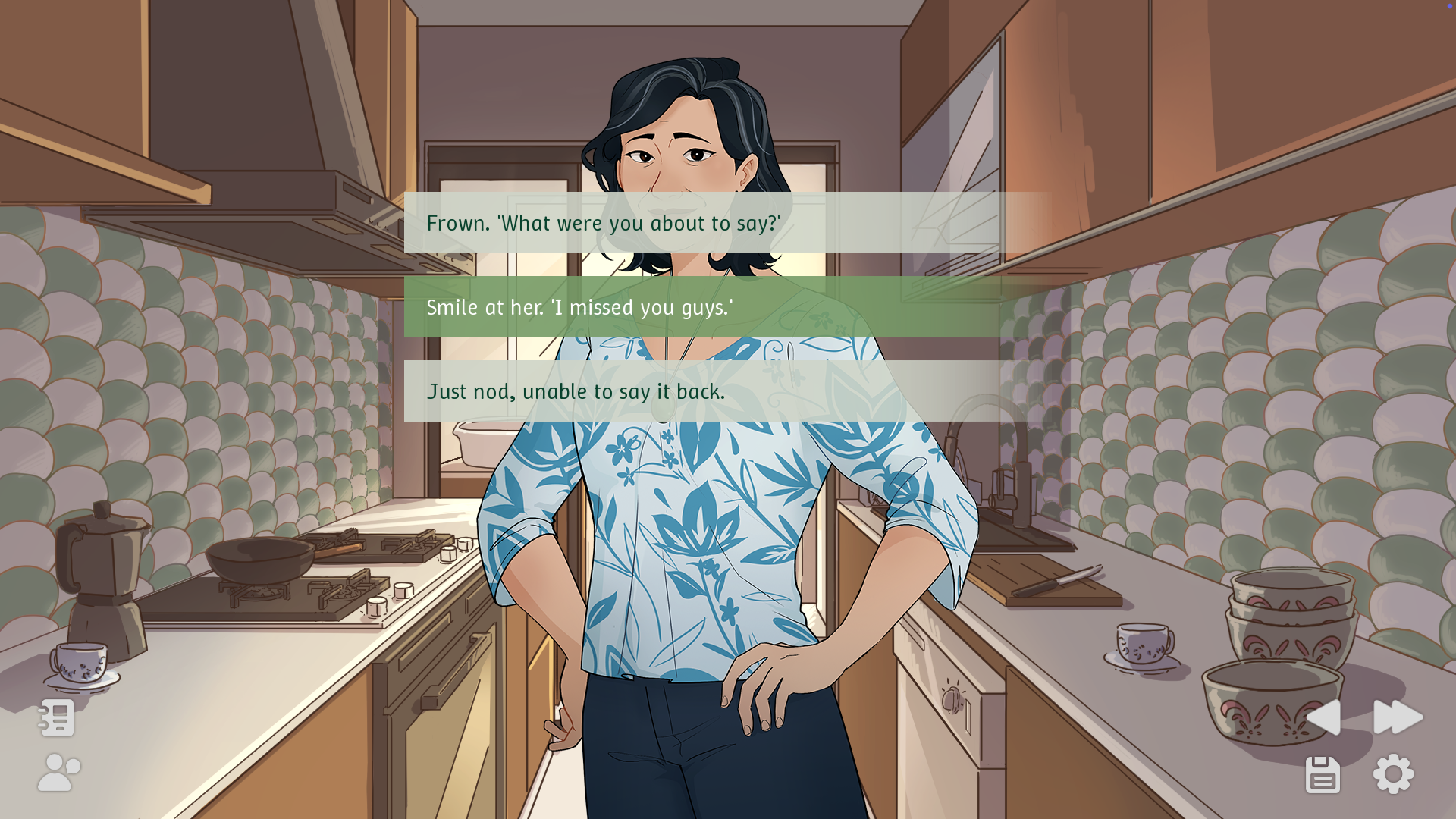Click the back triangle playback control
Viewport: 1456px width, 819px height.
(1324, 717)
